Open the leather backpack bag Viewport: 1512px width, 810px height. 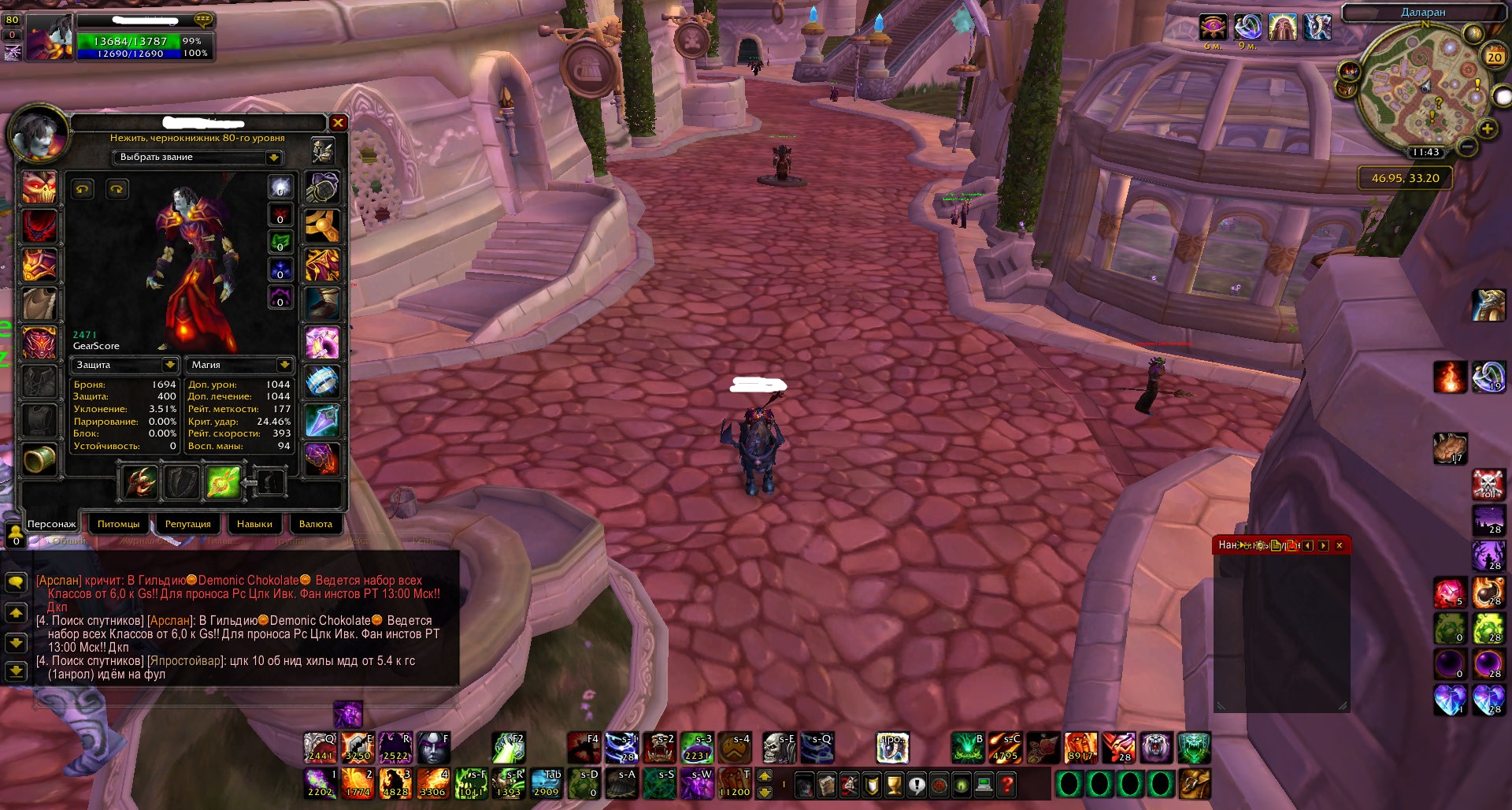pos(1195,784)
